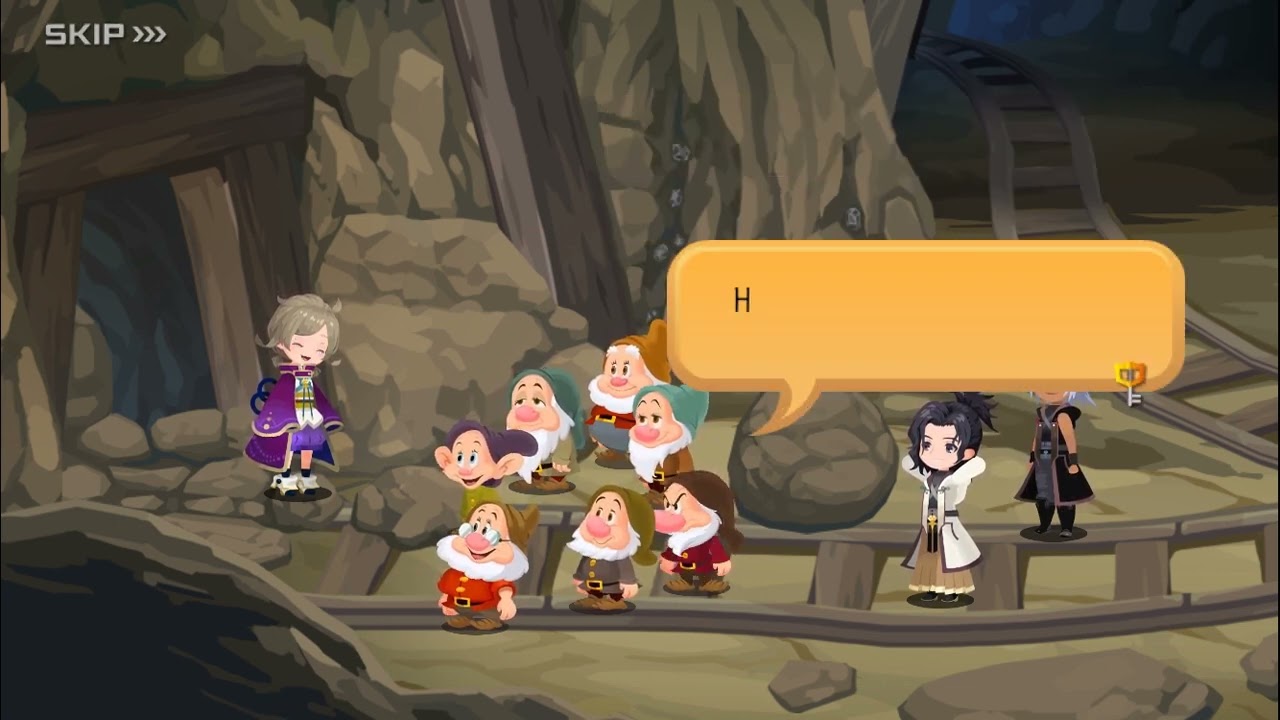Skip the cutscene with the SKIP button
This screenshot has width=1280, height=720.
click(104, 35)
